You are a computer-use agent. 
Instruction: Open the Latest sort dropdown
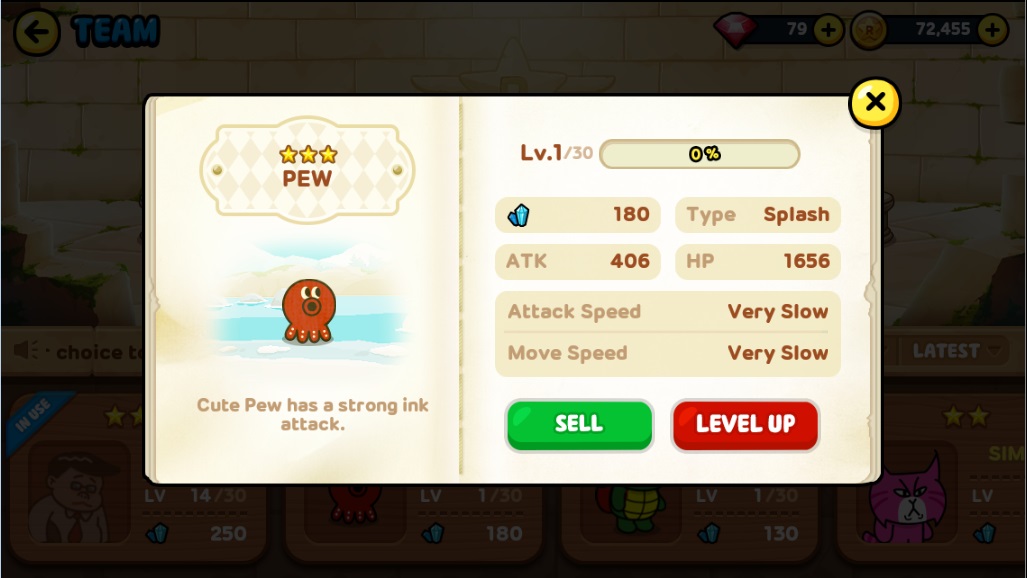955,351
